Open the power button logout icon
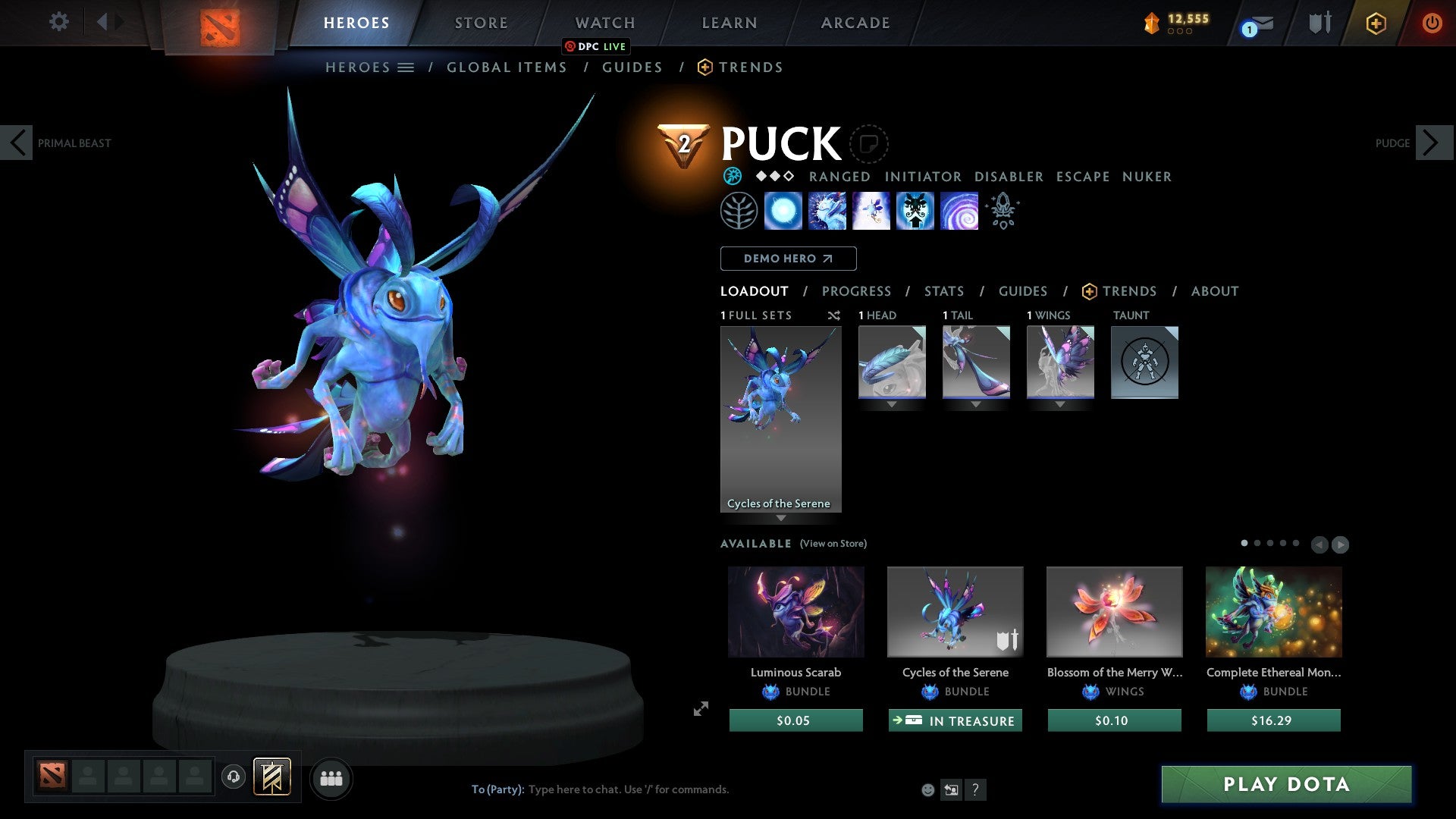Image resolution: width=1456 pixels, height=819 pixels. tap(1432, 23)
